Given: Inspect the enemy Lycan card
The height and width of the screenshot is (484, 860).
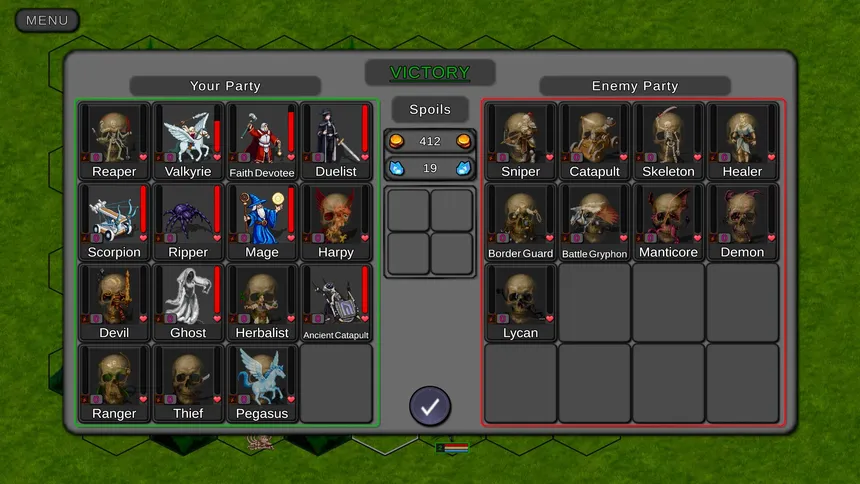Looking at the screenshot, I should point(521,303).
